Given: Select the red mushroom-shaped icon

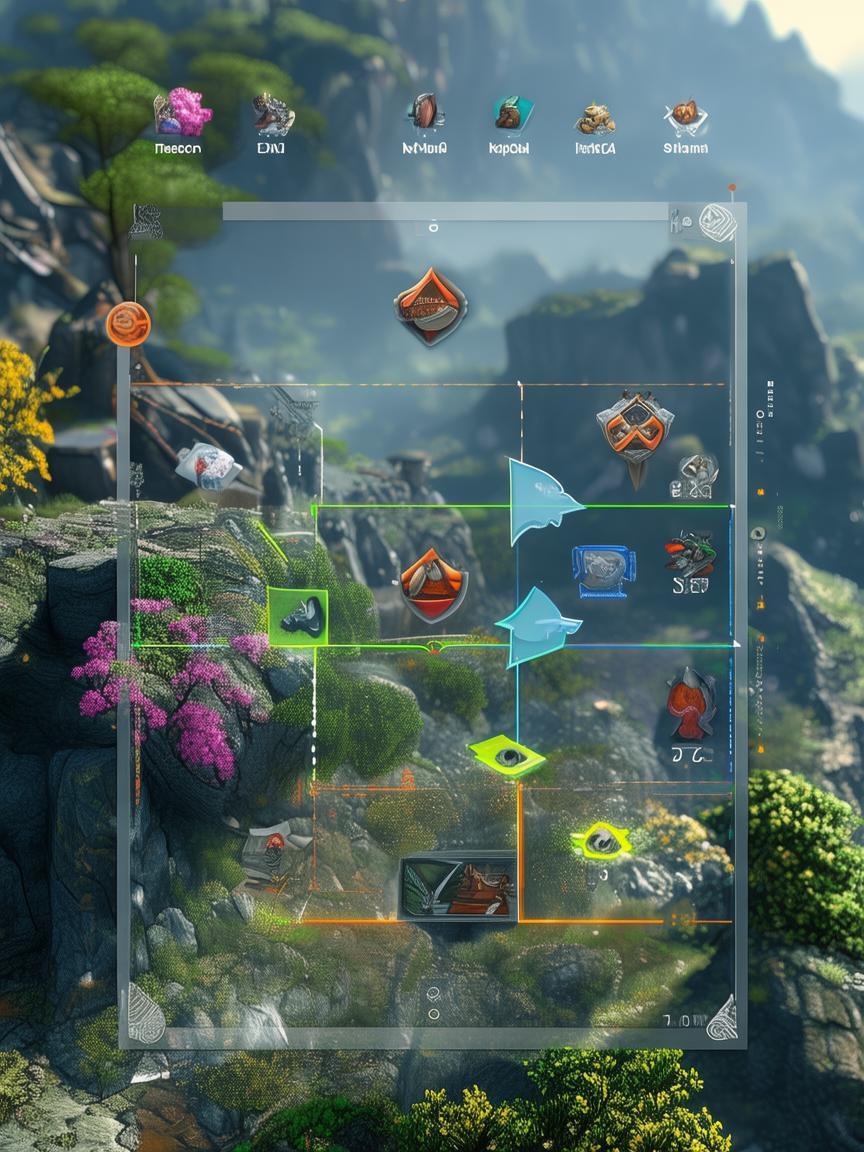Looking at the screenshot, I should [x=691, y=704].
